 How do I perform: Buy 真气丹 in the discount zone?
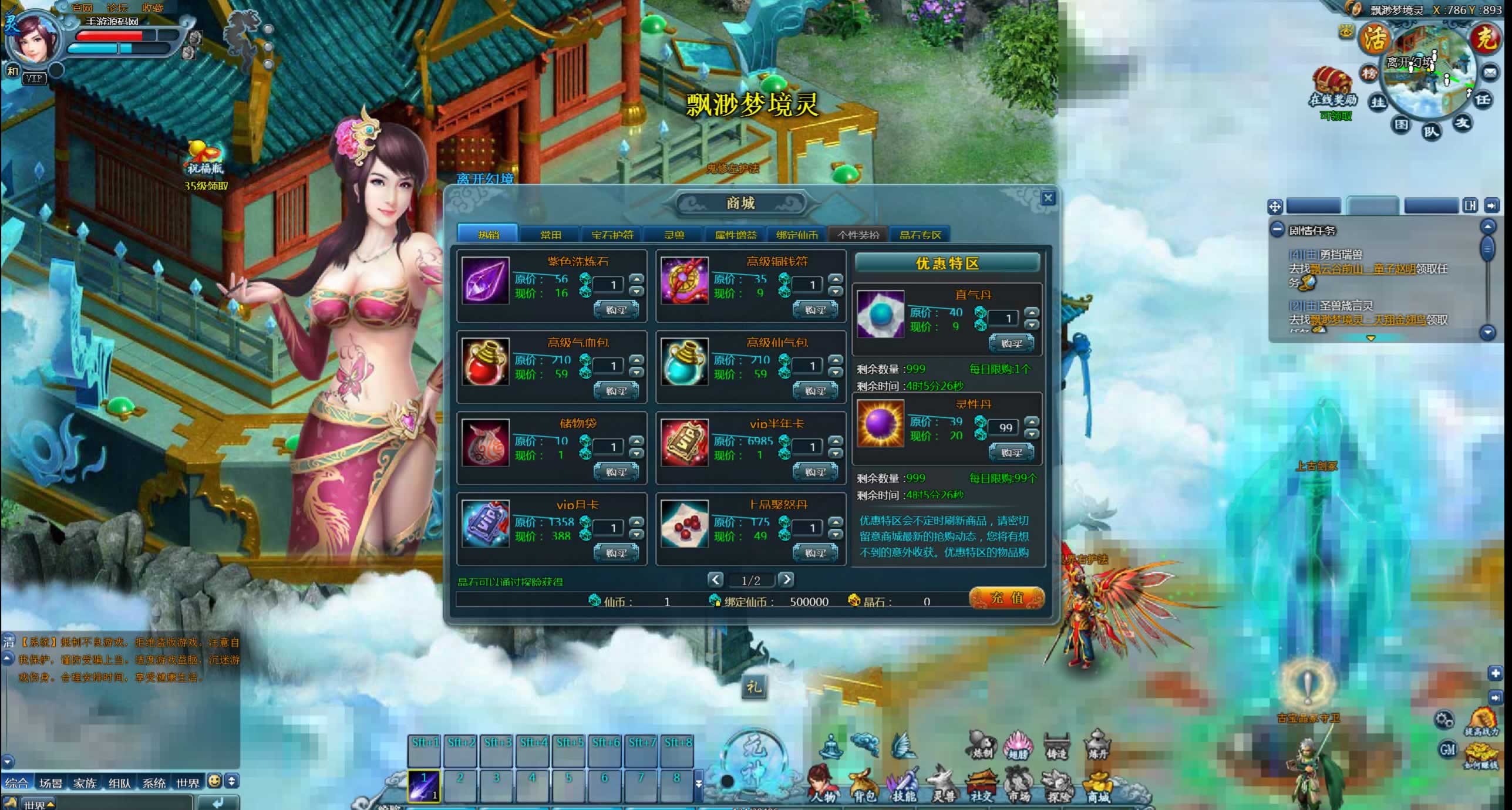click(1011, 343)
